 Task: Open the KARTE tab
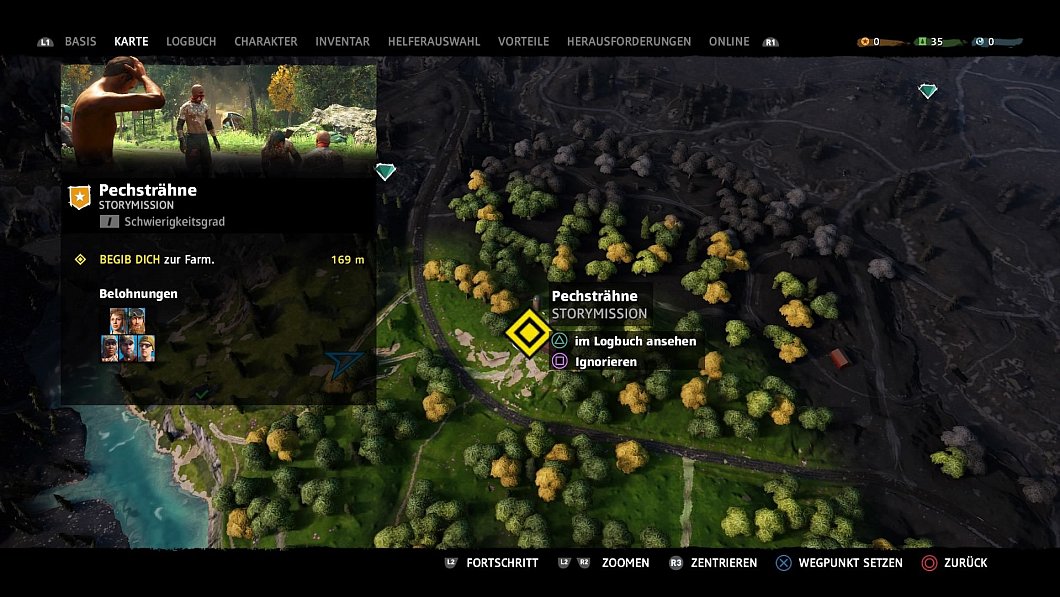pyautogui.click(x=131, y=42)
